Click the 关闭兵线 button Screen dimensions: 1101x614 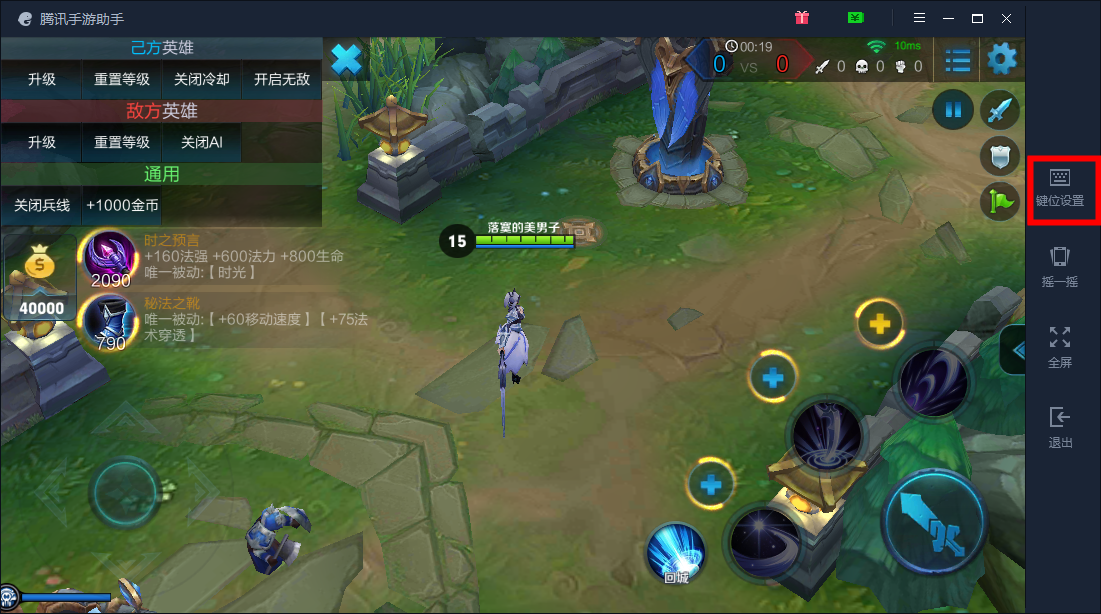tap(42, 205)
